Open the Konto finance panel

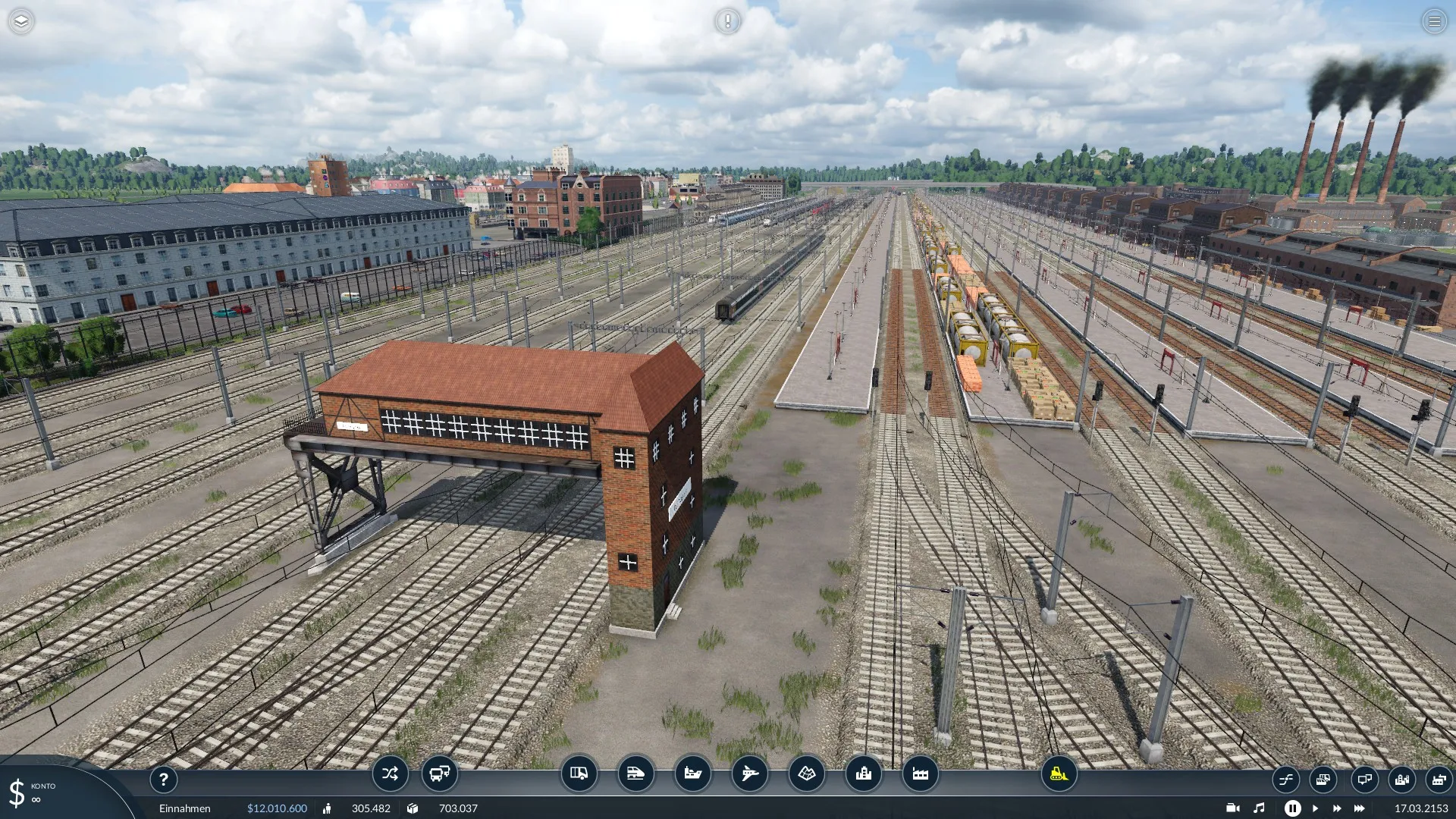pyautogui.click(x=30, y=792)
